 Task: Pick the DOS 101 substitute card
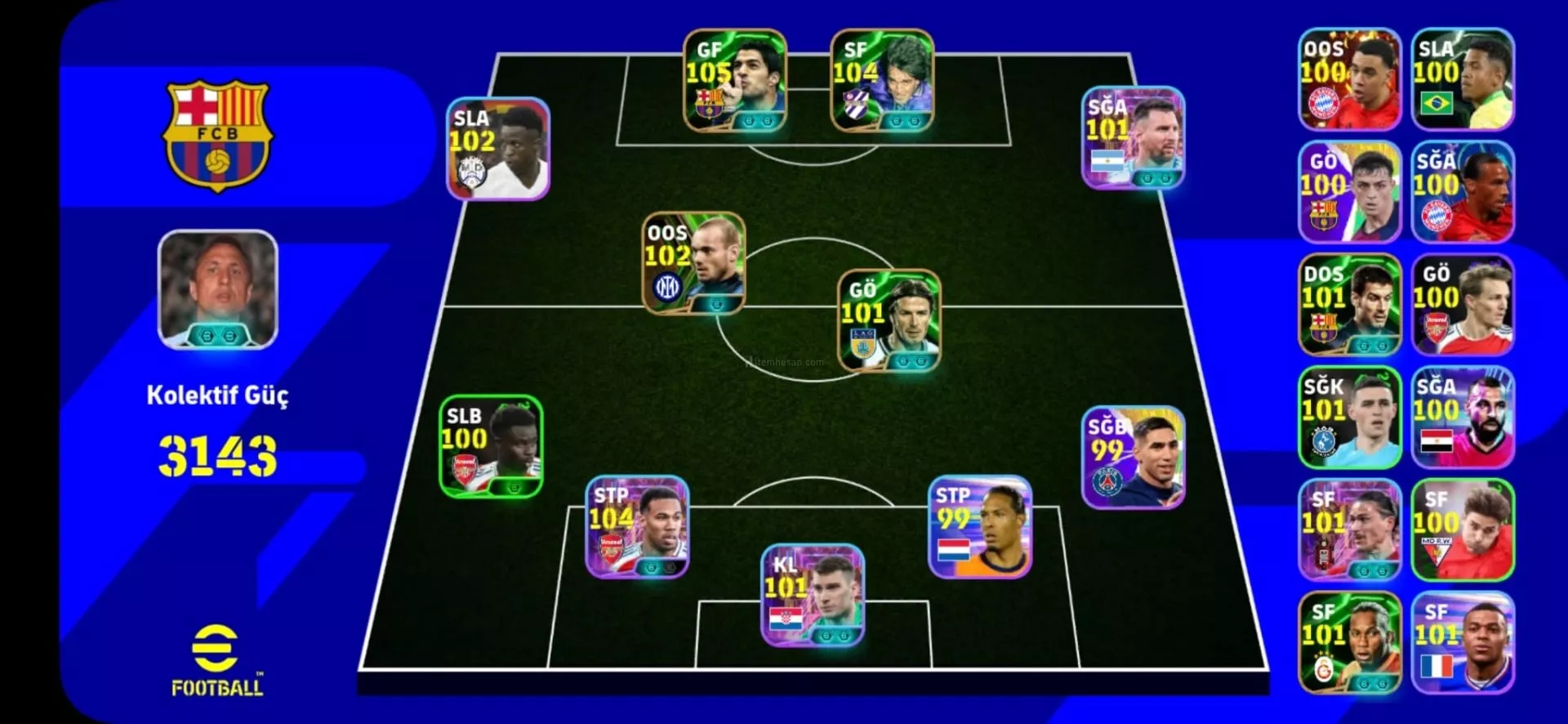point(1350,305)
